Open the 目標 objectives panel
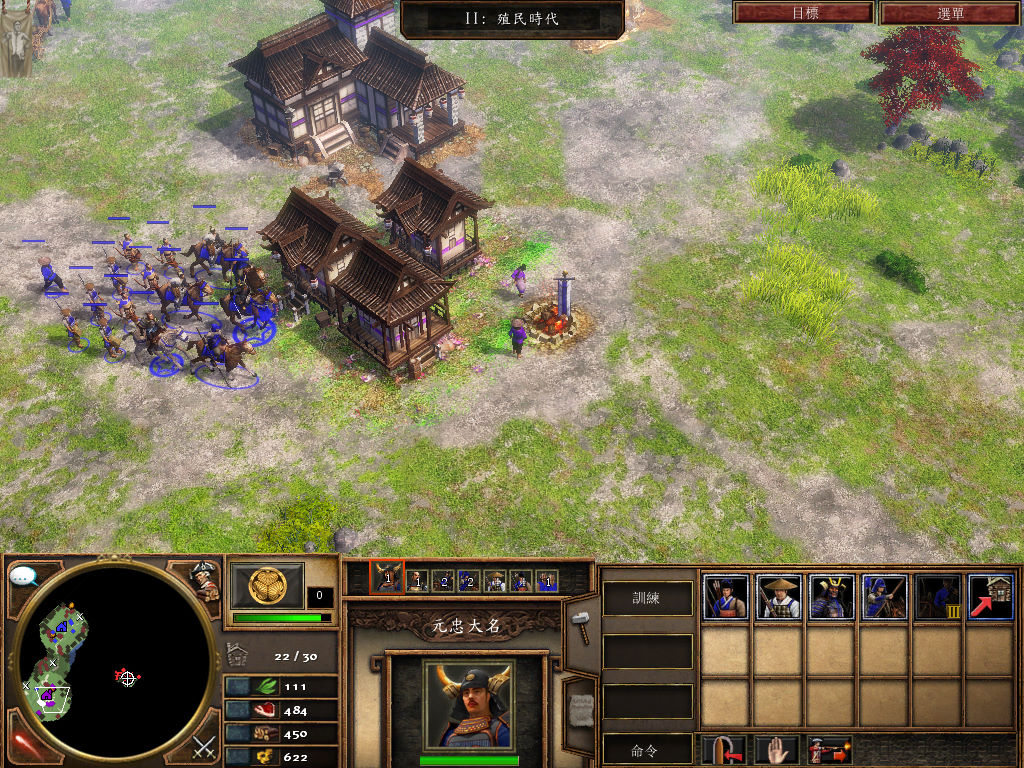This screenshot has height=768, width=1024. click(x=804, y=13)
